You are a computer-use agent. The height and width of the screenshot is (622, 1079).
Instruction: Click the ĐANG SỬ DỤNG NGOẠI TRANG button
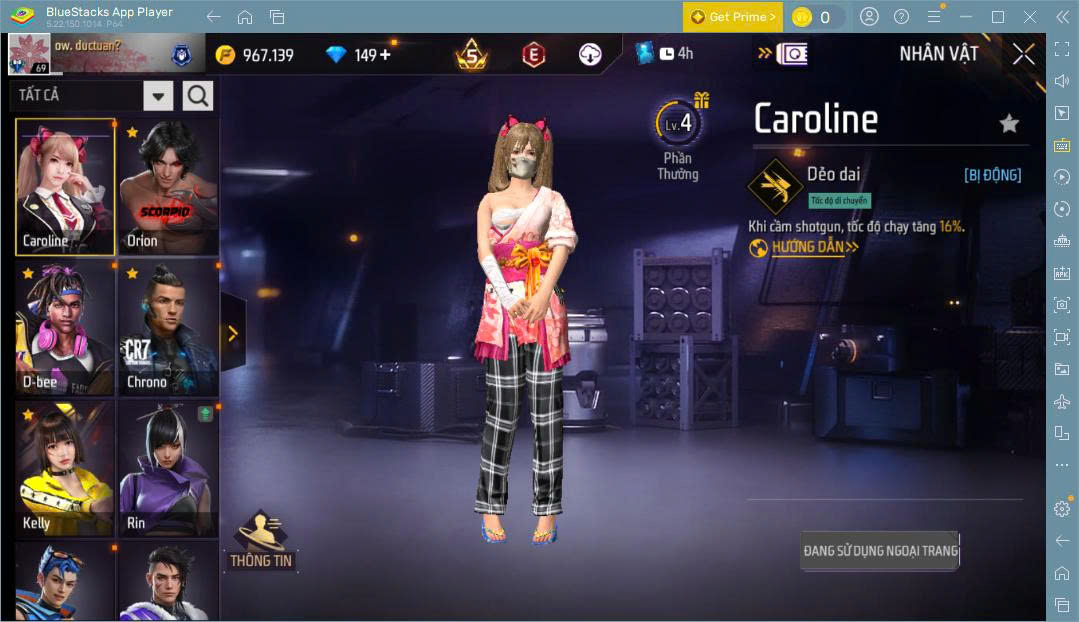pyautogui.click(x=880, y=550)
